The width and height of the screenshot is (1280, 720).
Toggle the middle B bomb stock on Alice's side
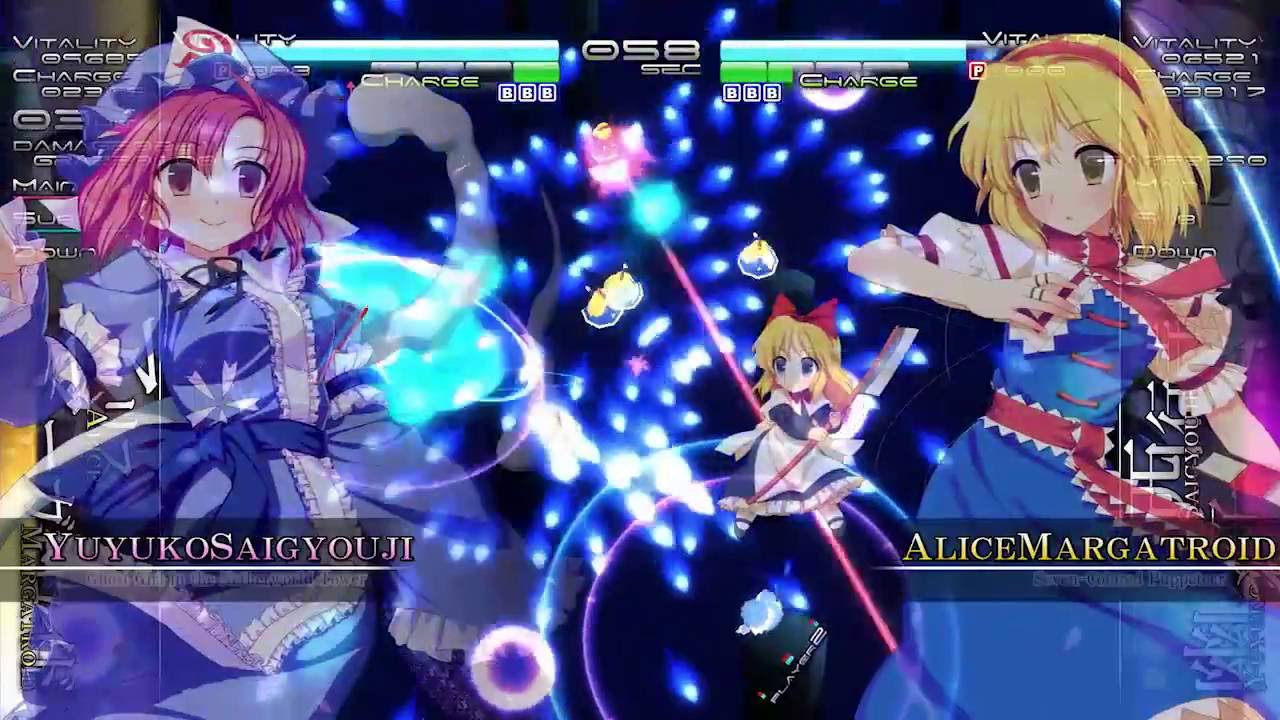(x=752, y=92)
